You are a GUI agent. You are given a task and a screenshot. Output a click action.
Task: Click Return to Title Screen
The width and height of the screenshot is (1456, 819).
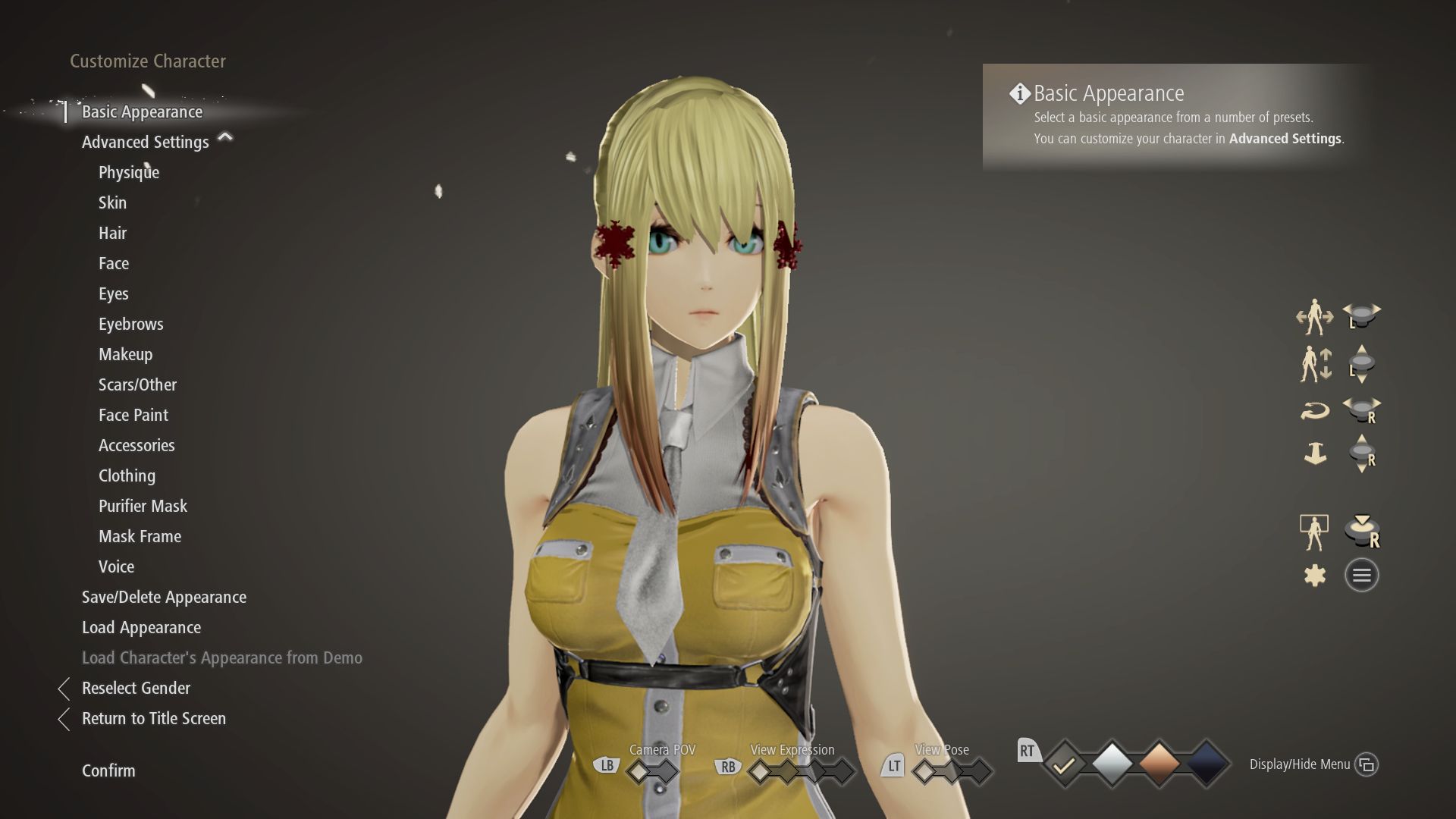pyautogui.click(x=154, y=718)
